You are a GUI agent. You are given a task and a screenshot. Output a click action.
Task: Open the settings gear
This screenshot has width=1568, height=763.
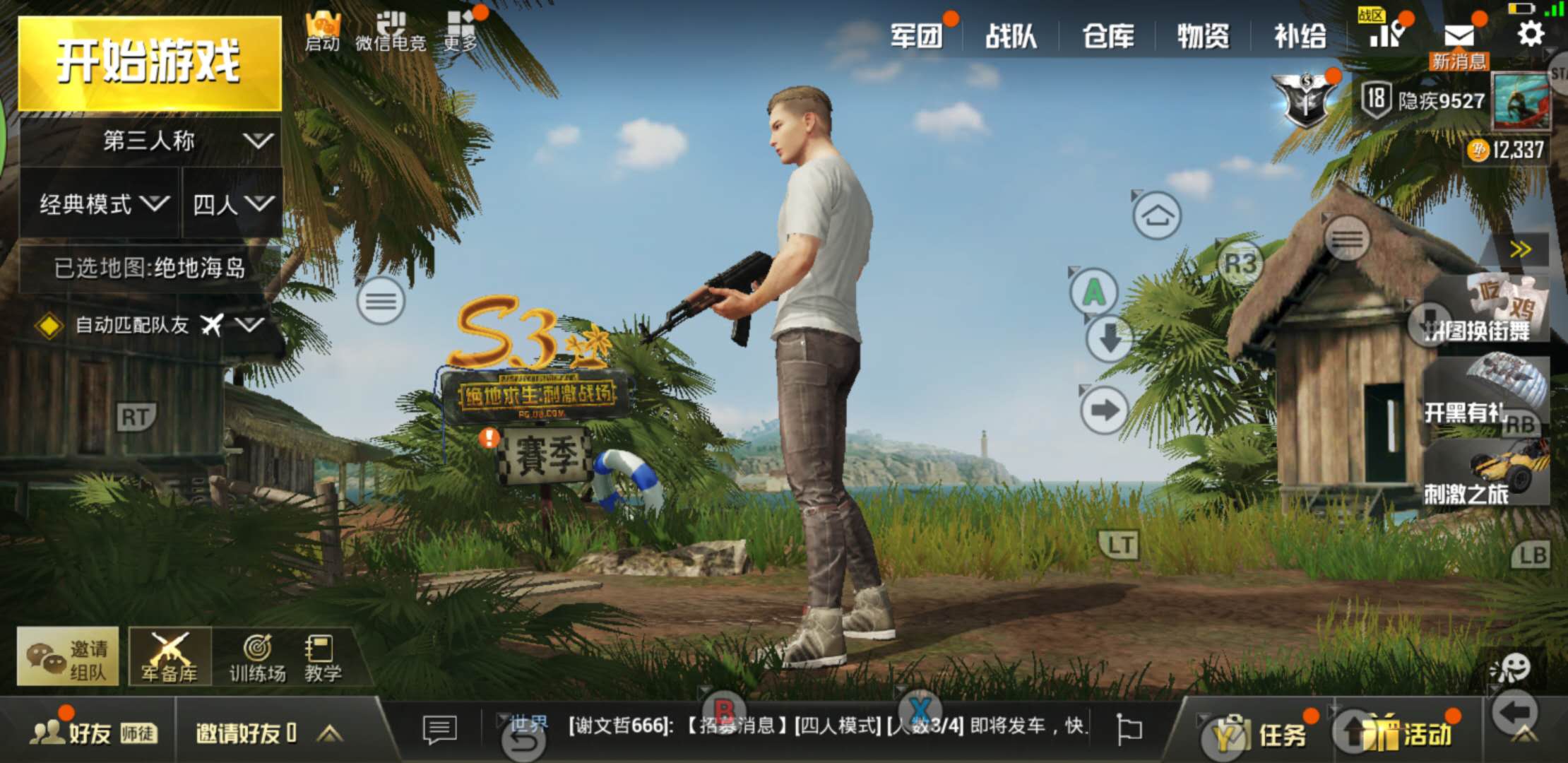coord(1530,34)
